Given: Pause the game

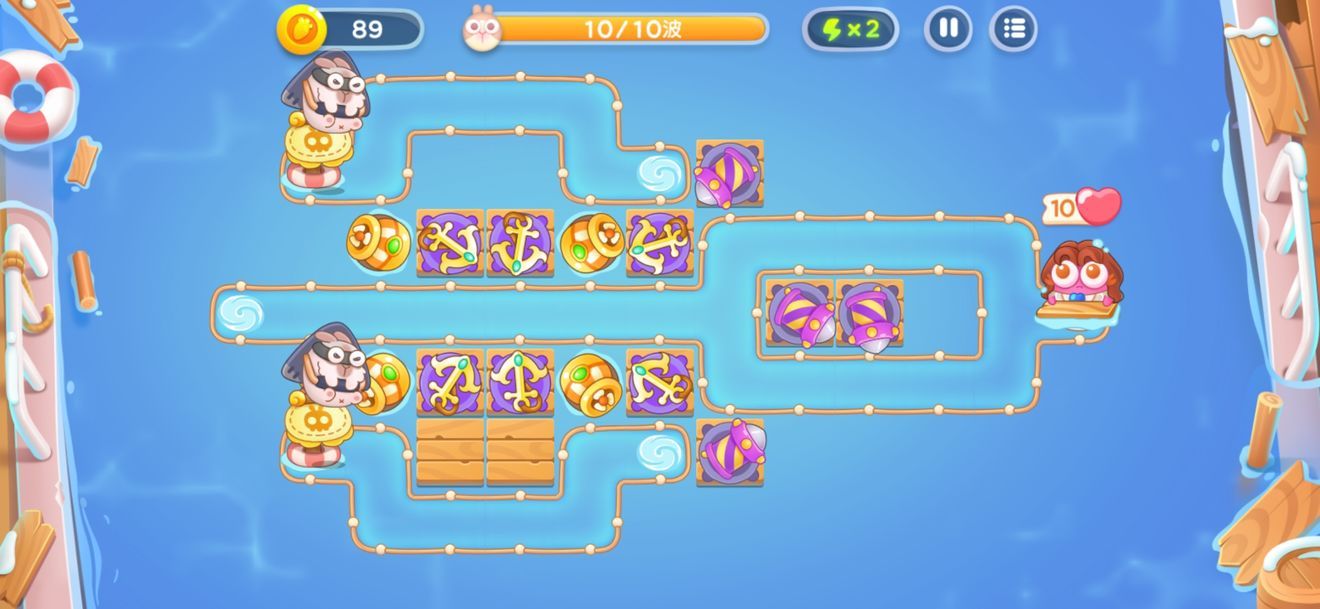Looking at the screenshot, I should [948, 29].
